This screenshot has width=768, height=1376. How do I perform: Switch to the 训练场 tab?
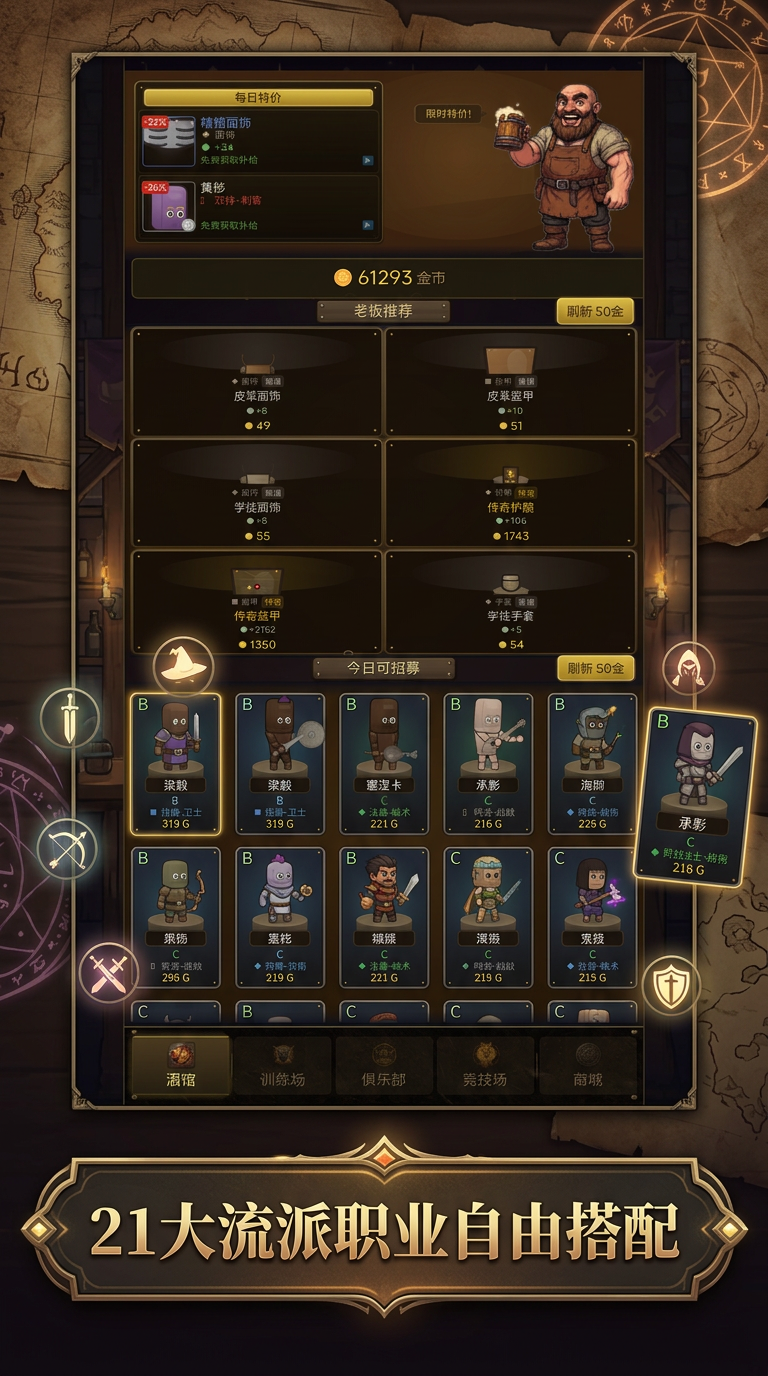pos(282,1066)
